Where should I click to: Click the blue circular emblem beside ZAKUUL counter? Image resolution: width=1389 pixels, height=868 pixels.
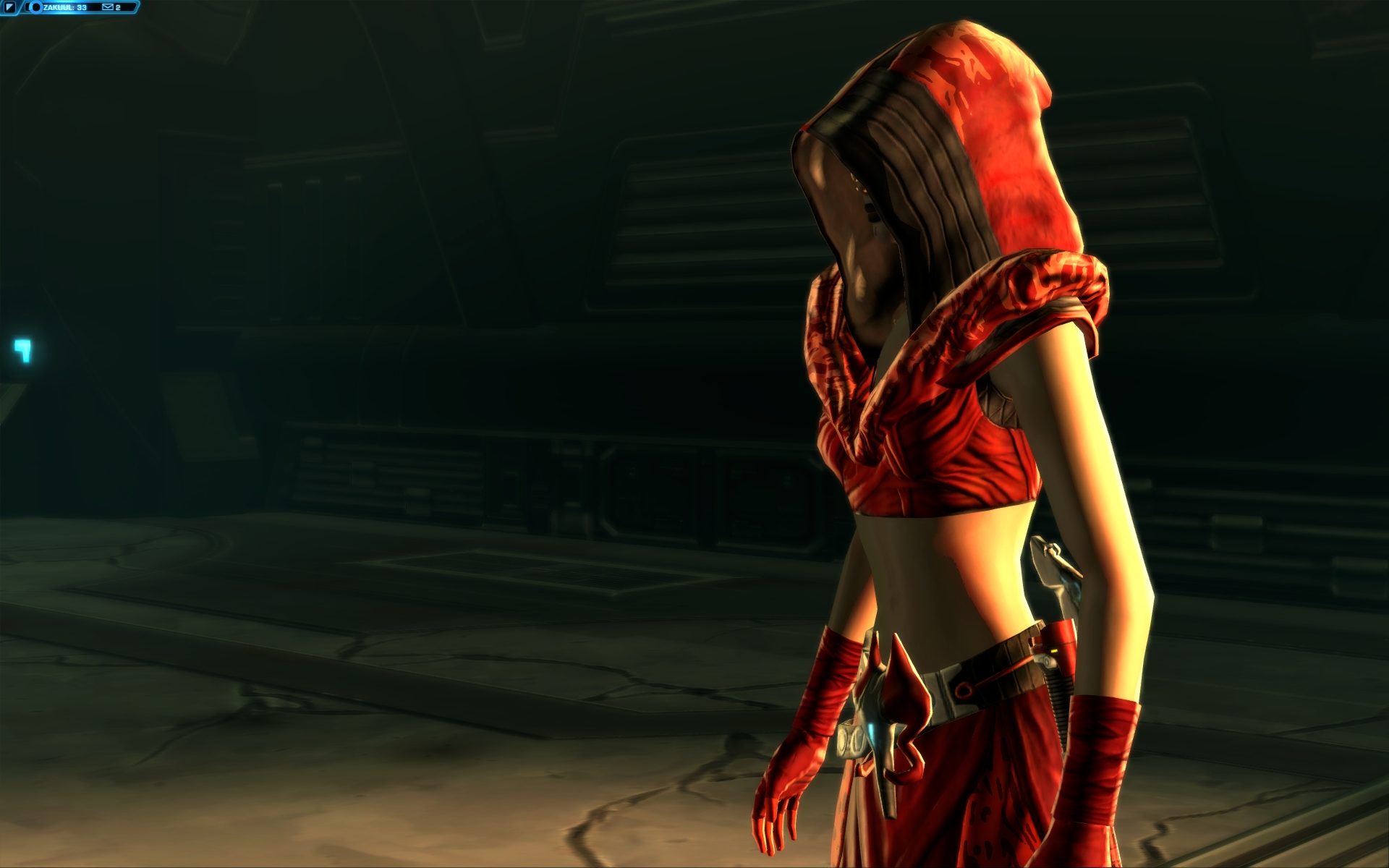click(35, 8)
